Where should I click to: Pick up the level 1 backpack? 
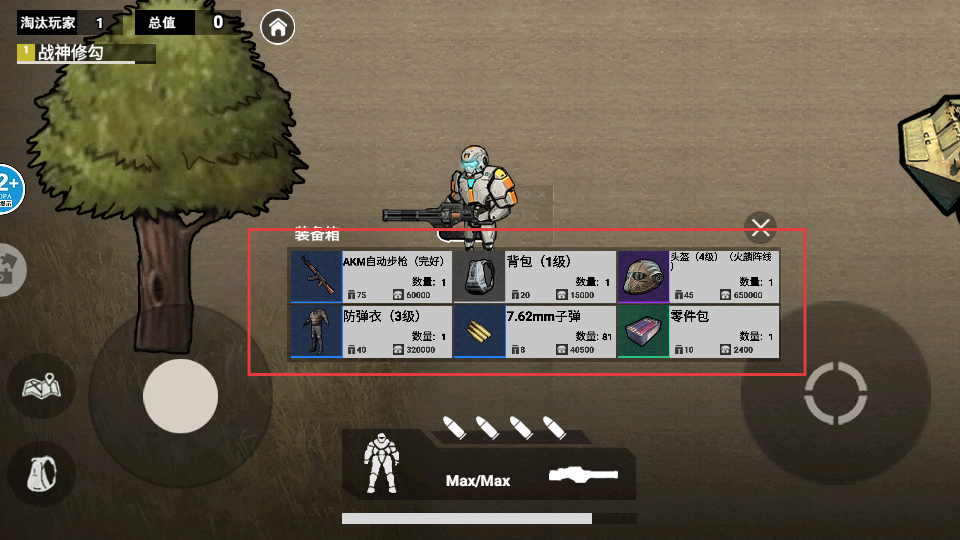pyautogui.click(x=534, y=277)
